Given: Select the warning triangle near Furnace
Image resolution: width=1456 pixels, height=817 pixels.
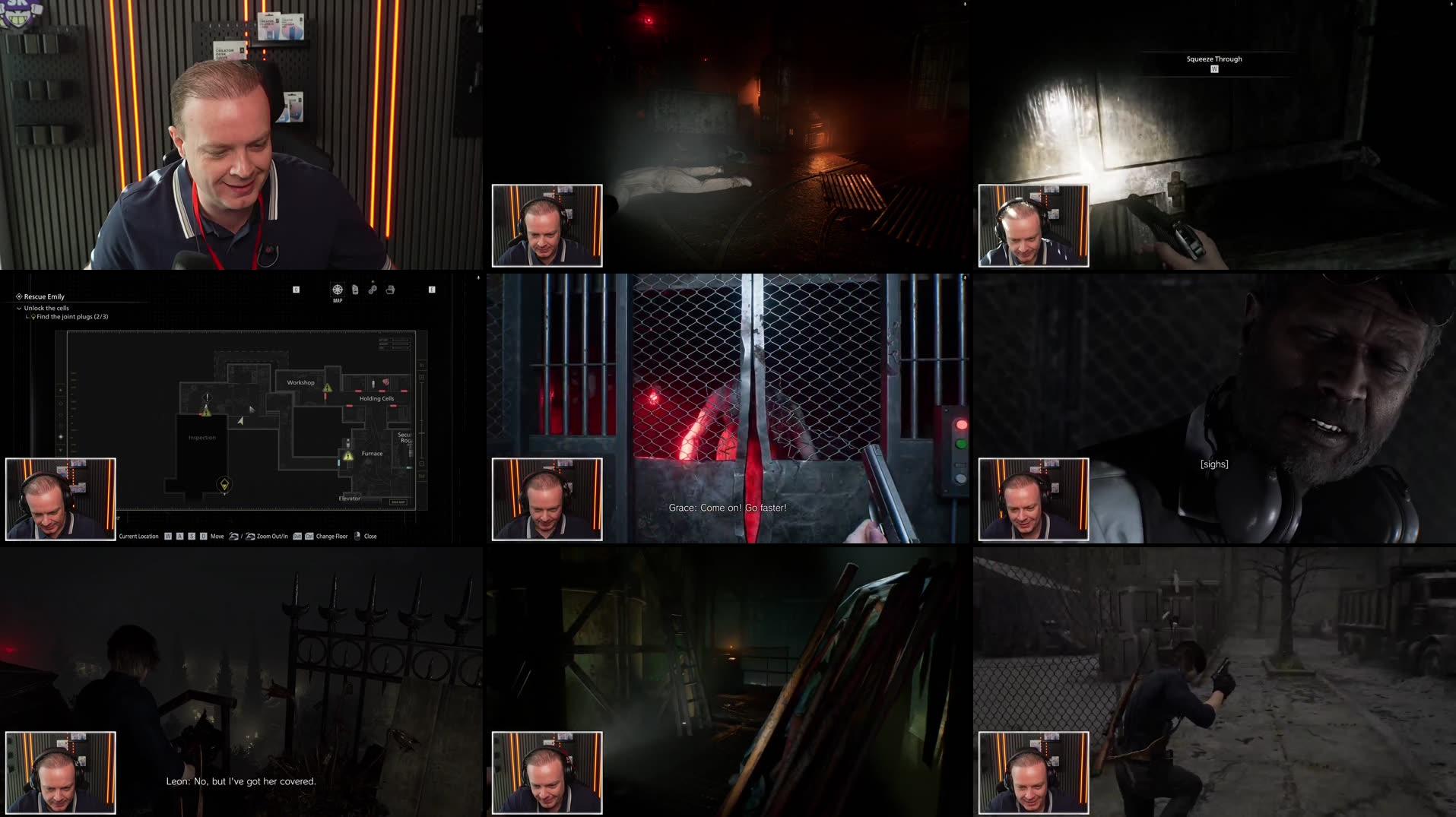Looking at the screenshot, I should pyautogui.click(x=346, y=457).
